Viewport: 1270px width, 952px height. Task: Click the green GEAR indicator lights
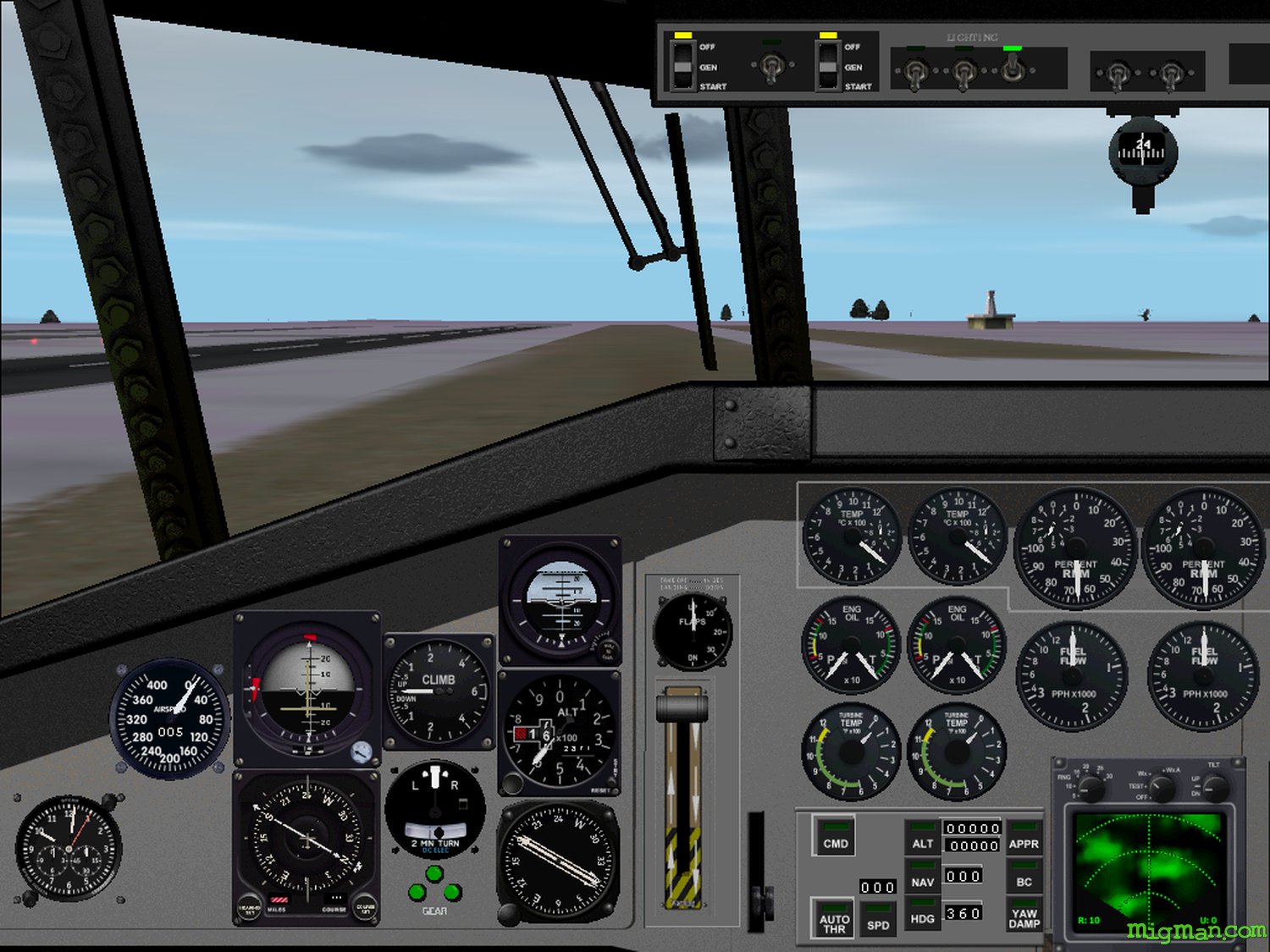434,885
